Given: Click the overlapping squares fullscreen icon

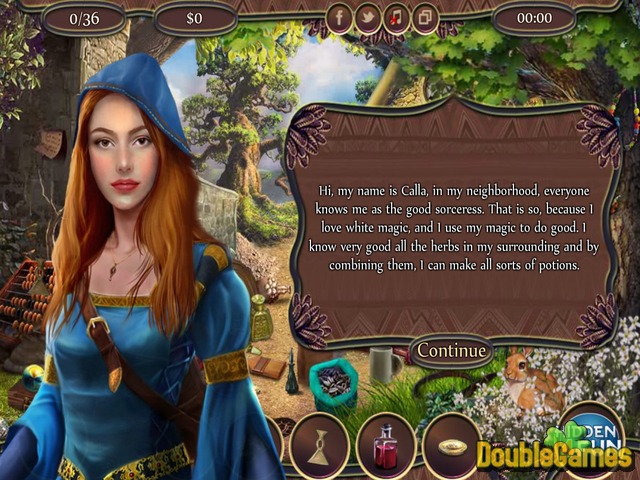Looking at the screenshot, I should pyautogui.click(x=424, y=18).
